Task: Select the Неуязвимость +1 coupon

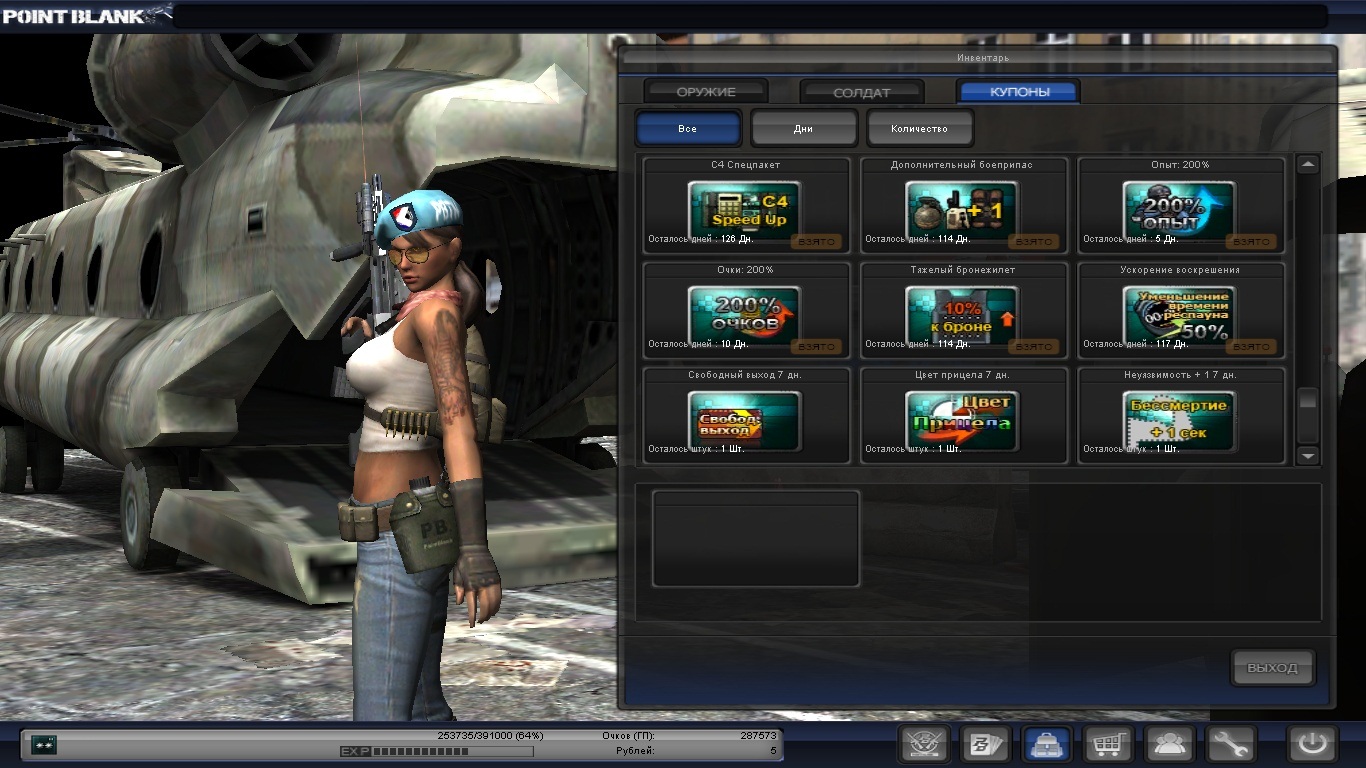Action: (1179, 417)
